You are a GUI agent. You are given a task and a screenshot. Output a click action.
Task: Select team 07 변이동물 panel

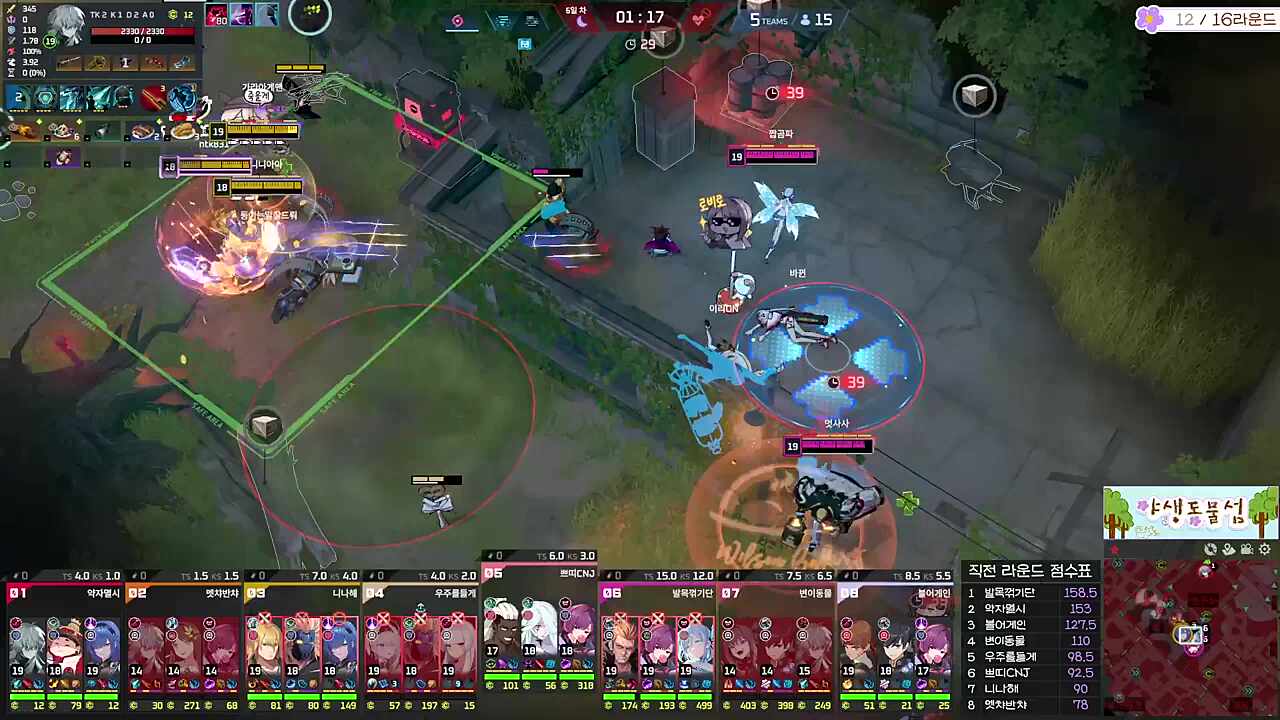(776, 640)
